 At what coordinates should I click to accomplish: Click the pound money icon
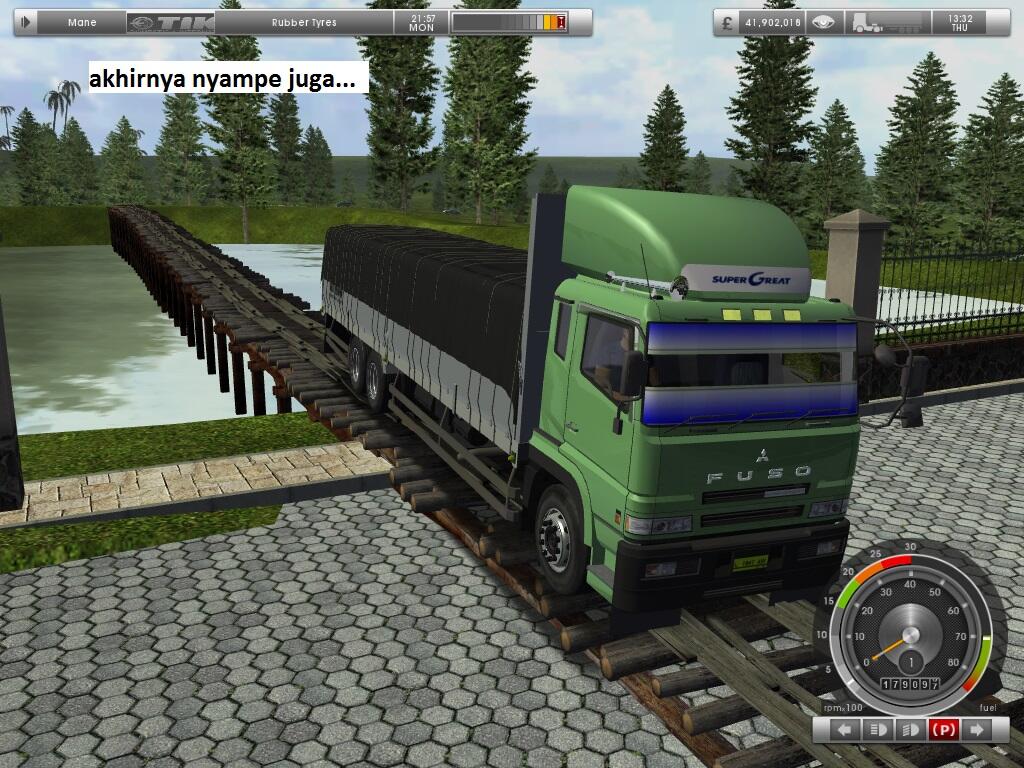[728, 22]
